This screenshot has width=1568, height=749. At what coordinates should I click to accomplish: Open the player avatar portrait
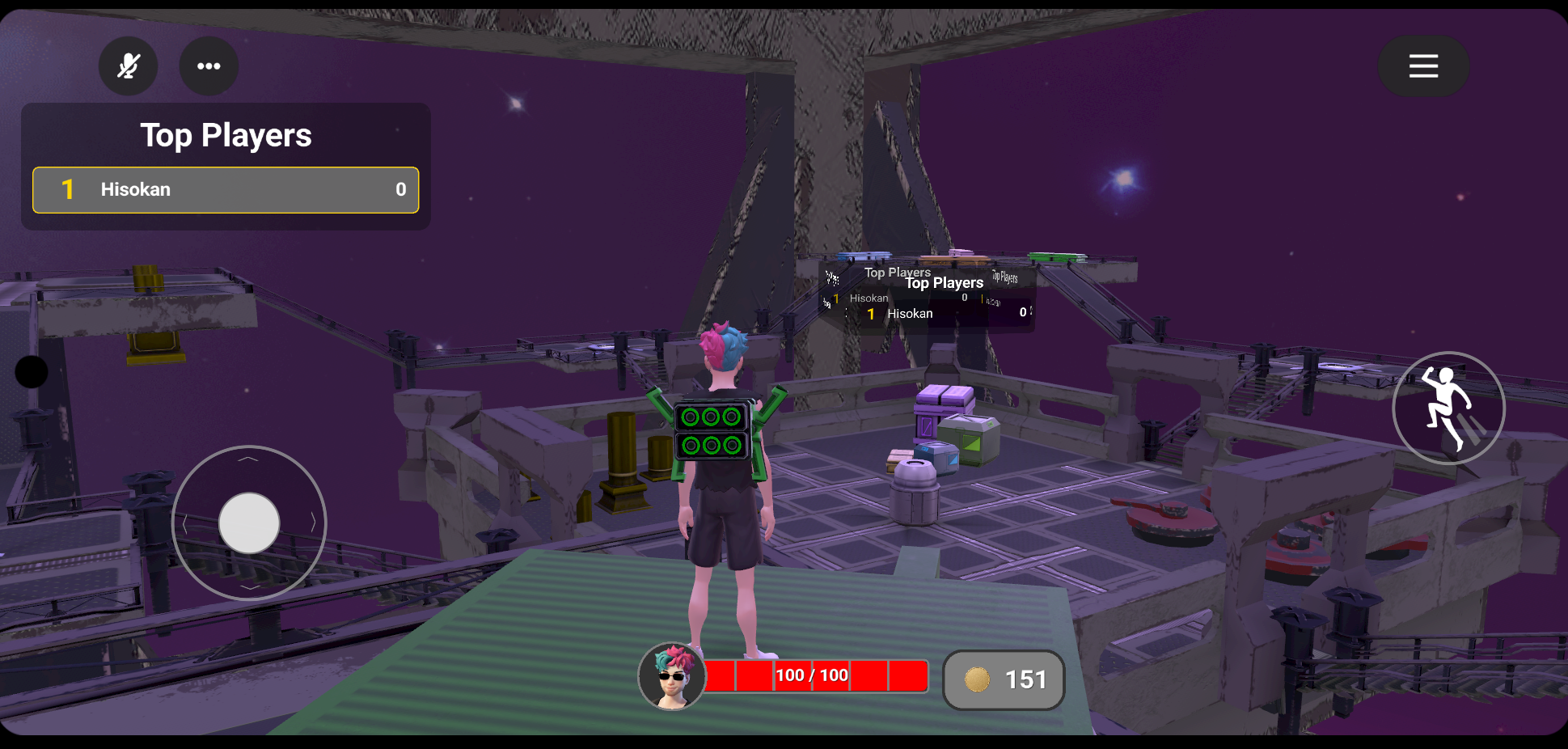(672, 677)
